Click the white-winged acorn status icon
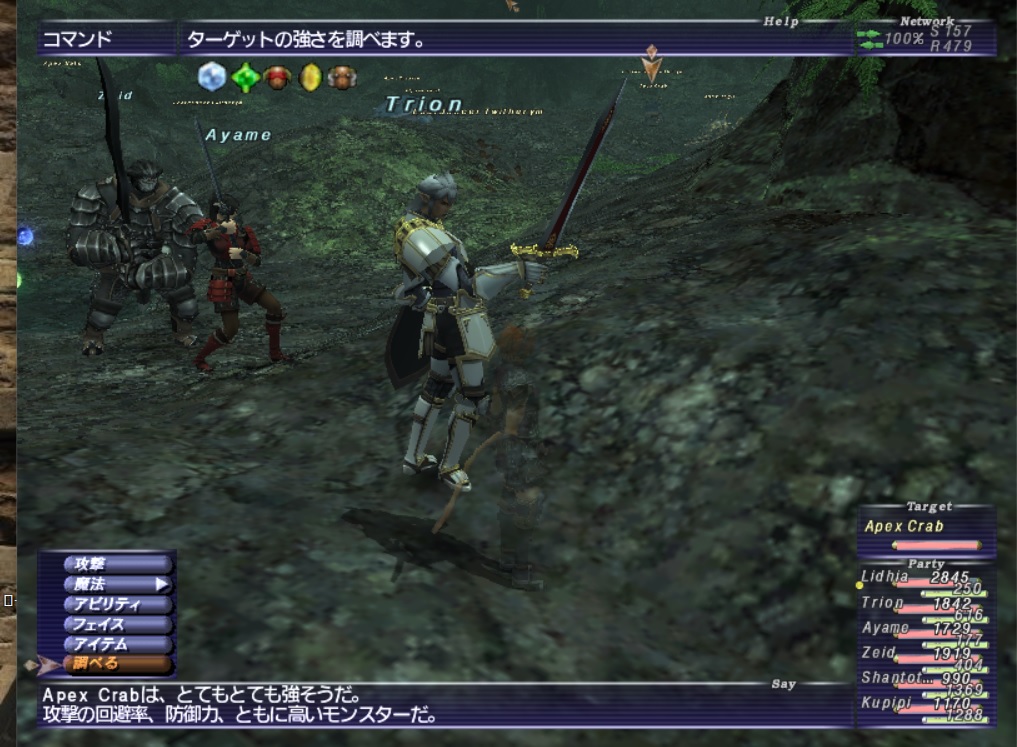 (x=343, y=77)
